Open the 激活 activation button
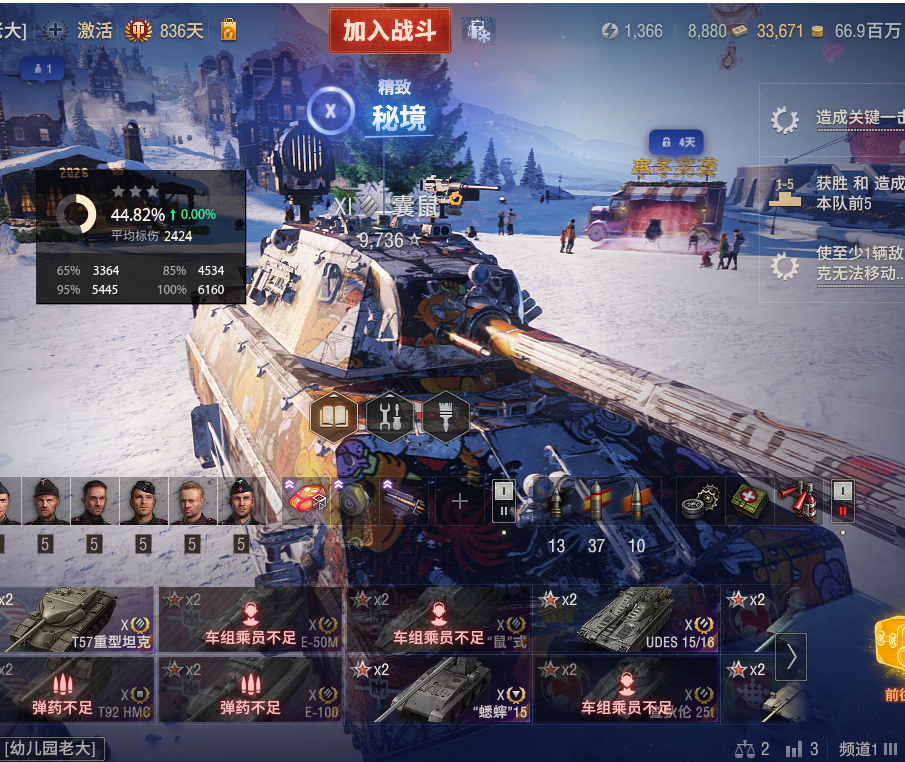The height and width of the screenshot is (762, 905). pyautogui.click(x=82, y=31)
